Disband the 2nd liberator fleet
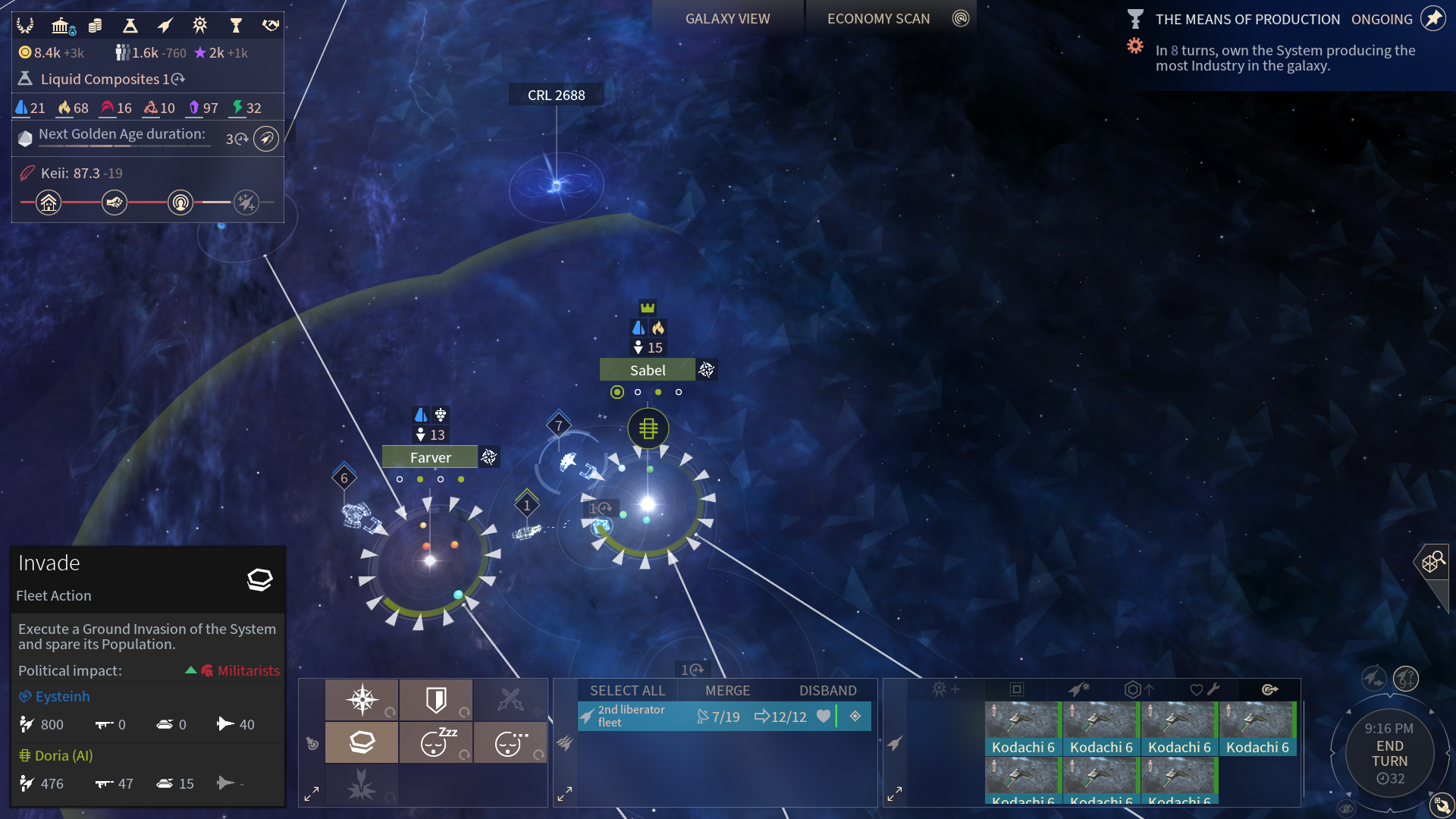 click(827, 690)
